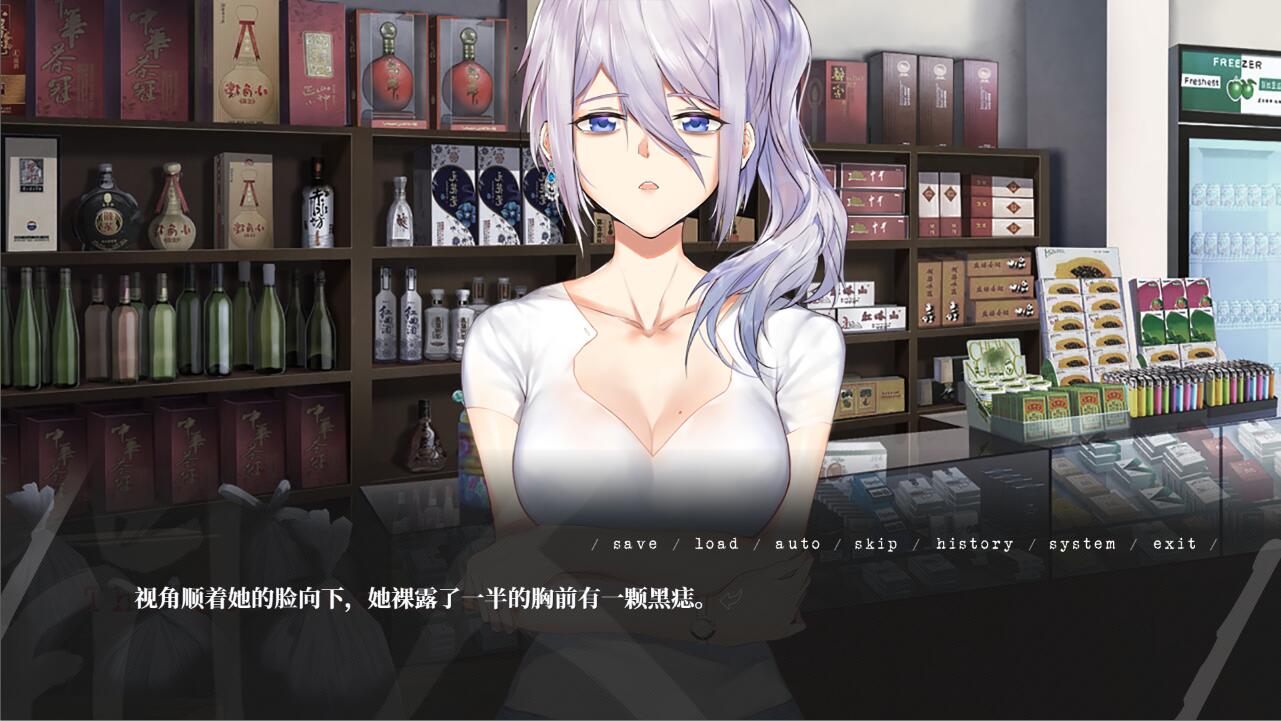Exit the game using the exit option
Viewport: 1281px width, 721px height.
point(1176,544)
